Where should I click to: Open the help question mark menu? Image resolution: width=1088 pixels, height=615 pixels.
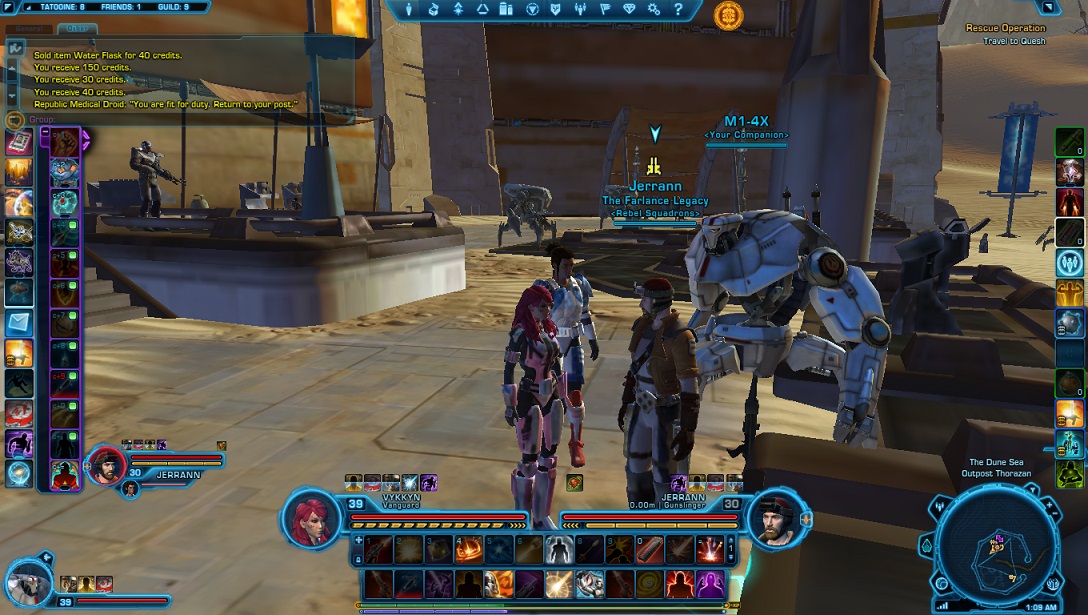[x=679, y=9]
